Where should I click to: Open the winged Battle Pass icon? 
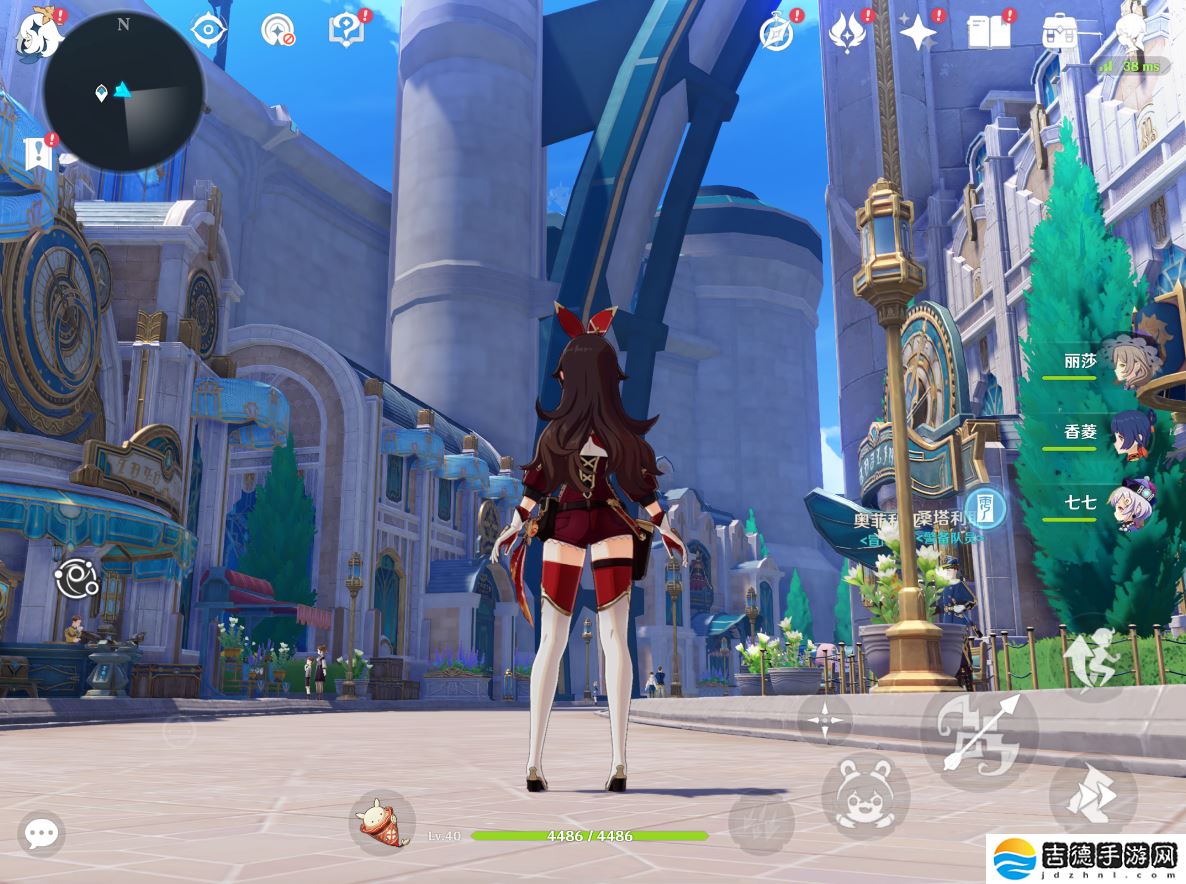(847, 32)
